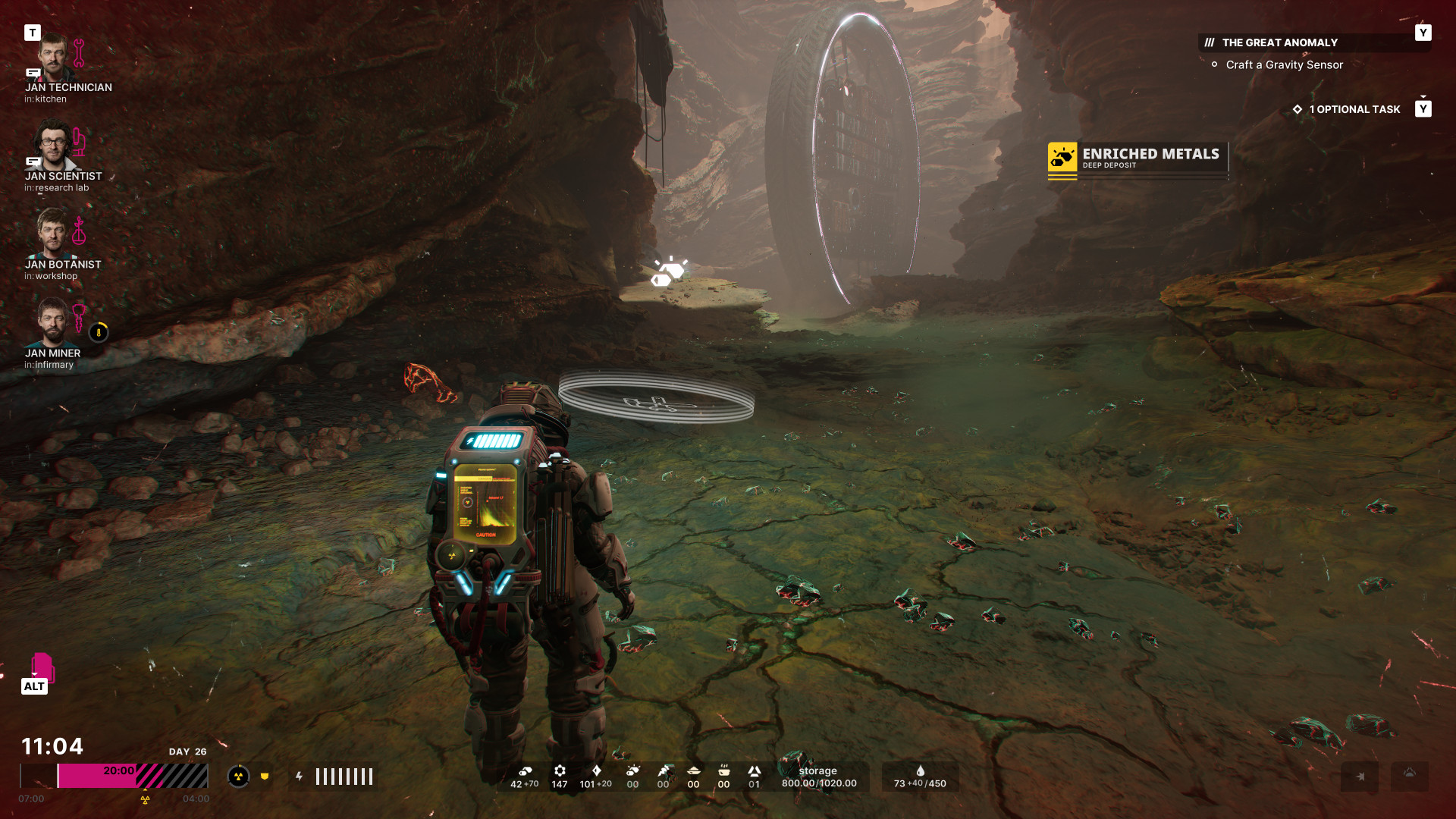
Task: Select Jan Scientist's crew portrait
Action: point(52,146)
